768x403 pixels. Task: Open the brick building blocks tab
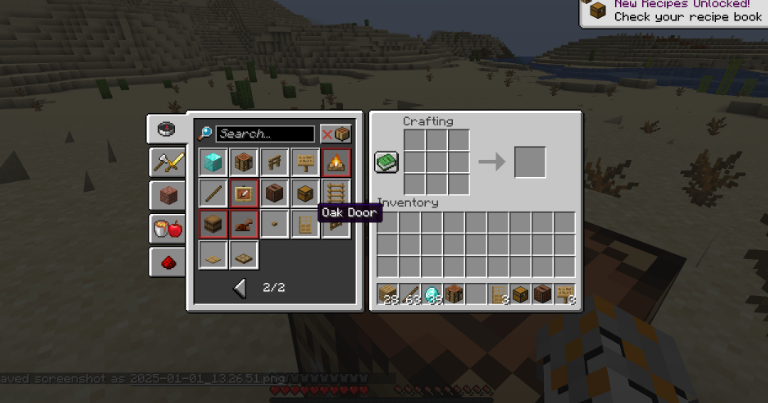tap(166, 195)
